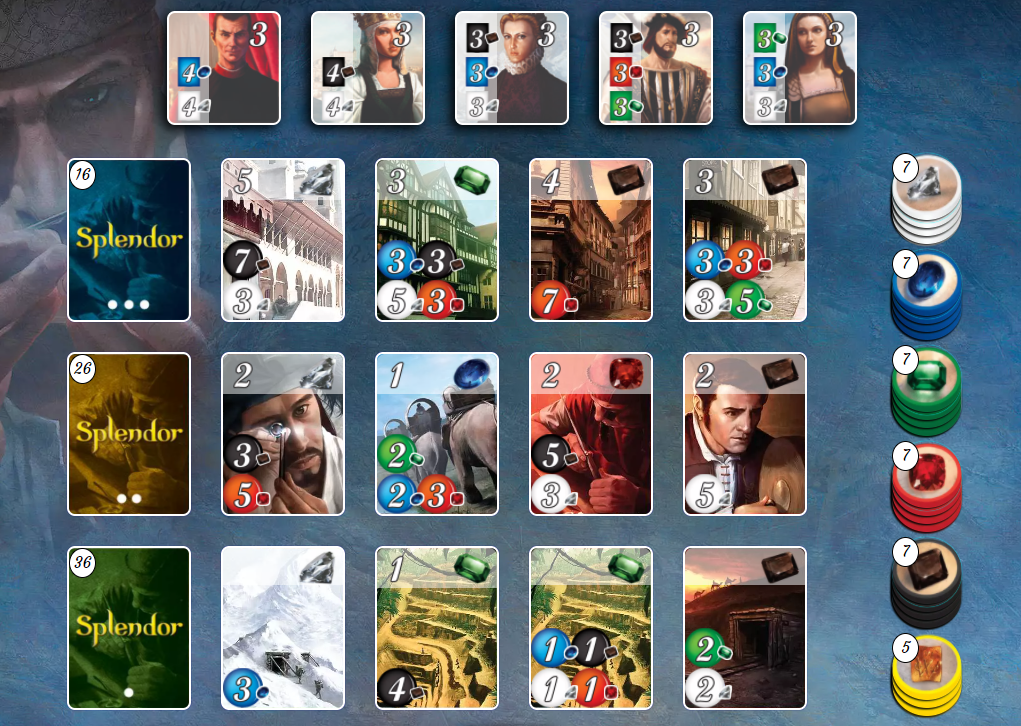The image size is (1021, 726).
Task: Pick the 1-point sapphire card with horse
Action: tap(437, 434)
